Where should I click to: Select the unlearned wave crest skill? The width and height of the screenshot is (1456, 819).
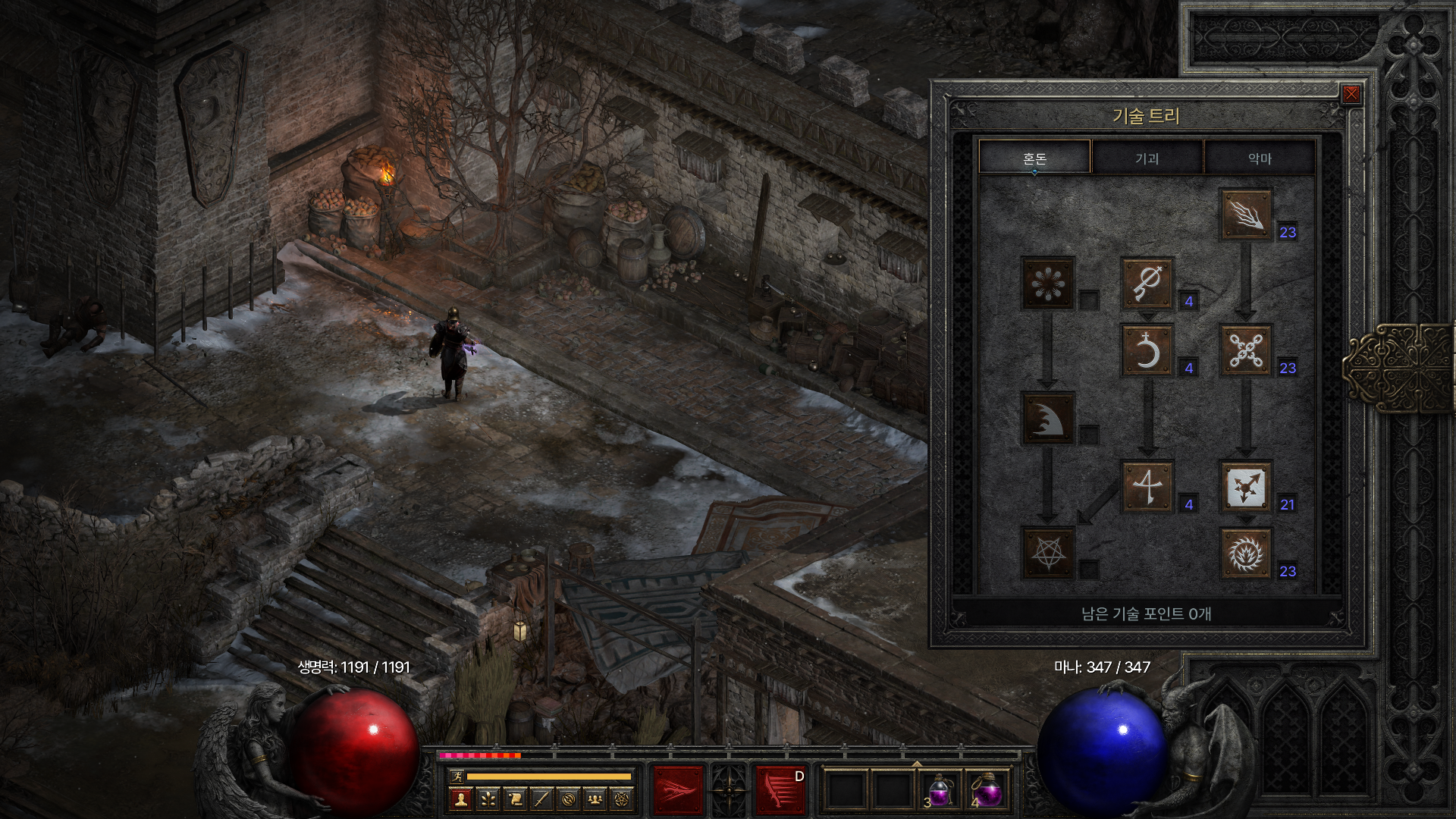pos(1048,419)
